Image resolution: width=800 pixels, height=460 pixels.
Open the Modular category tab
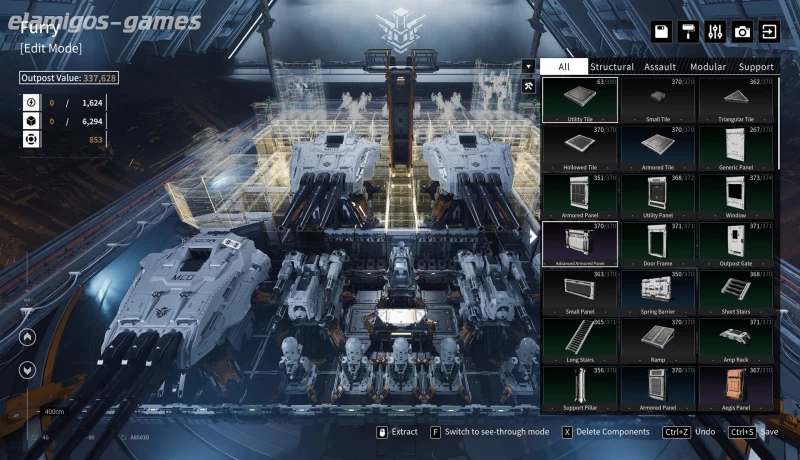click(x=708, y=67)
